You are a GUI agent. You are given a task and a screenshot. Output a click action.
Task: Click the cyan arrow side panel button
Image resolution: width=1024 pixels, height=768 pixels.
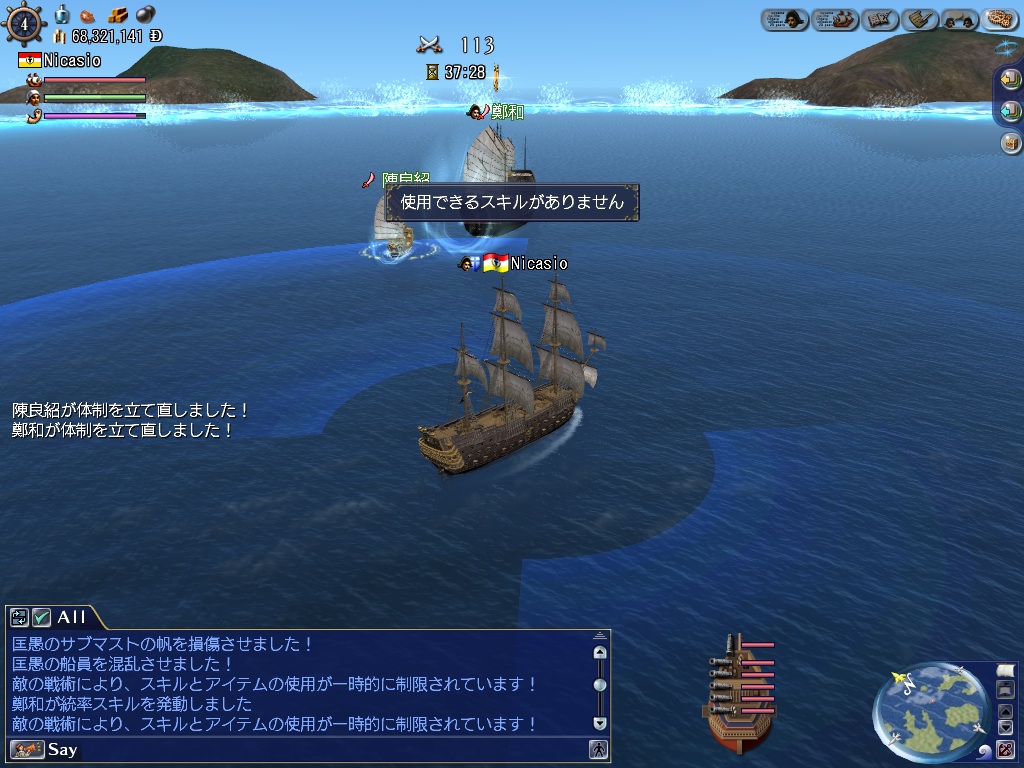(1010, 111)
